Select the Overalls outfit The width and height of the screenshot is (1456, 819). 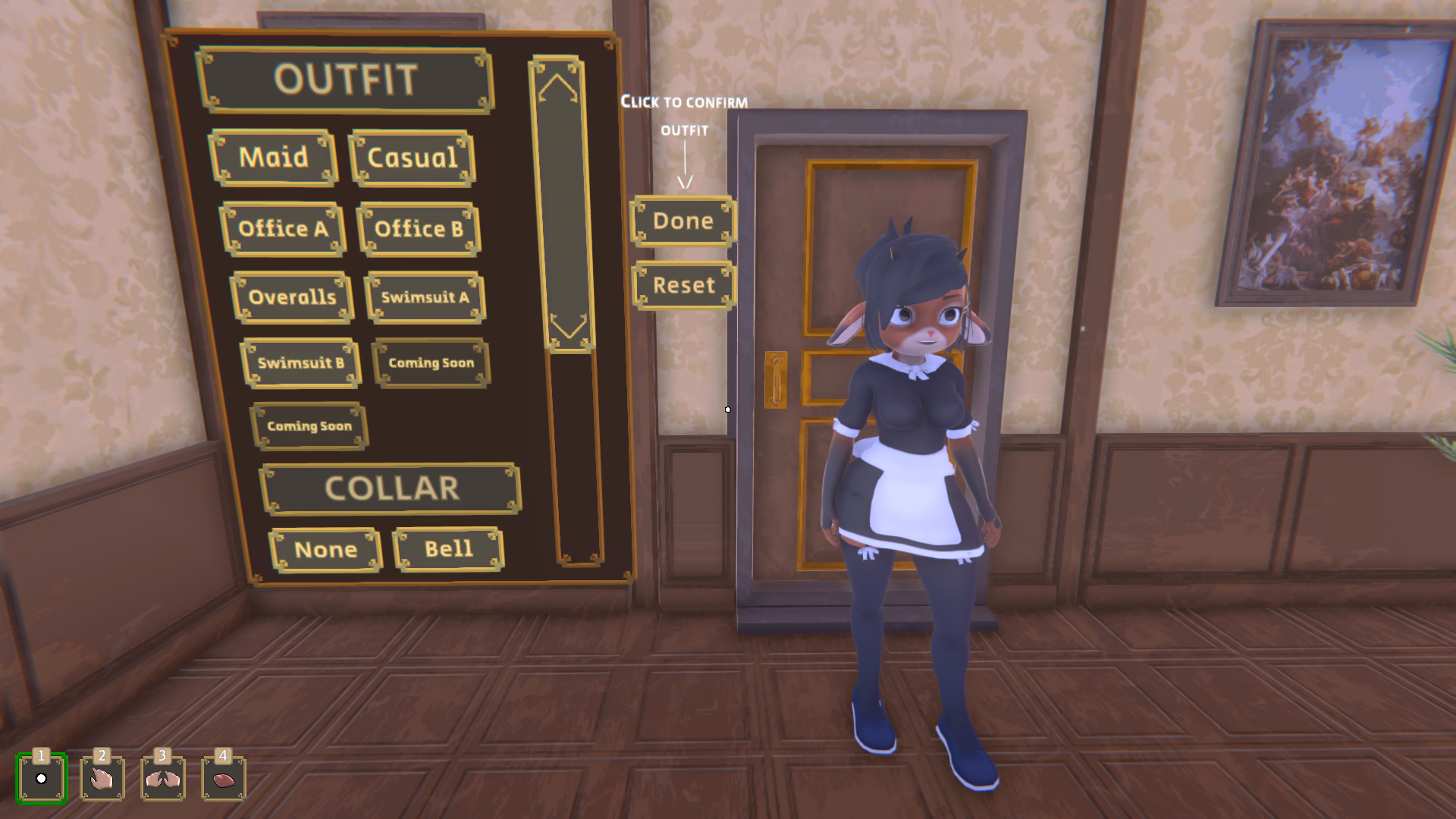[x=292, y=297]
